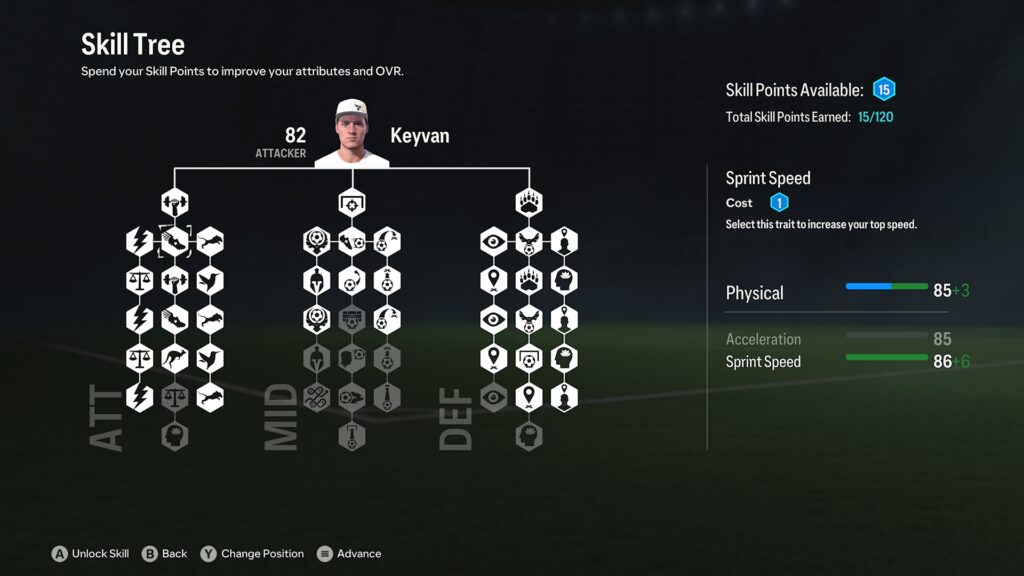The image size is (1024, 576).
Task: Select the greyed-out scales skill node
Action: point(175,396)
